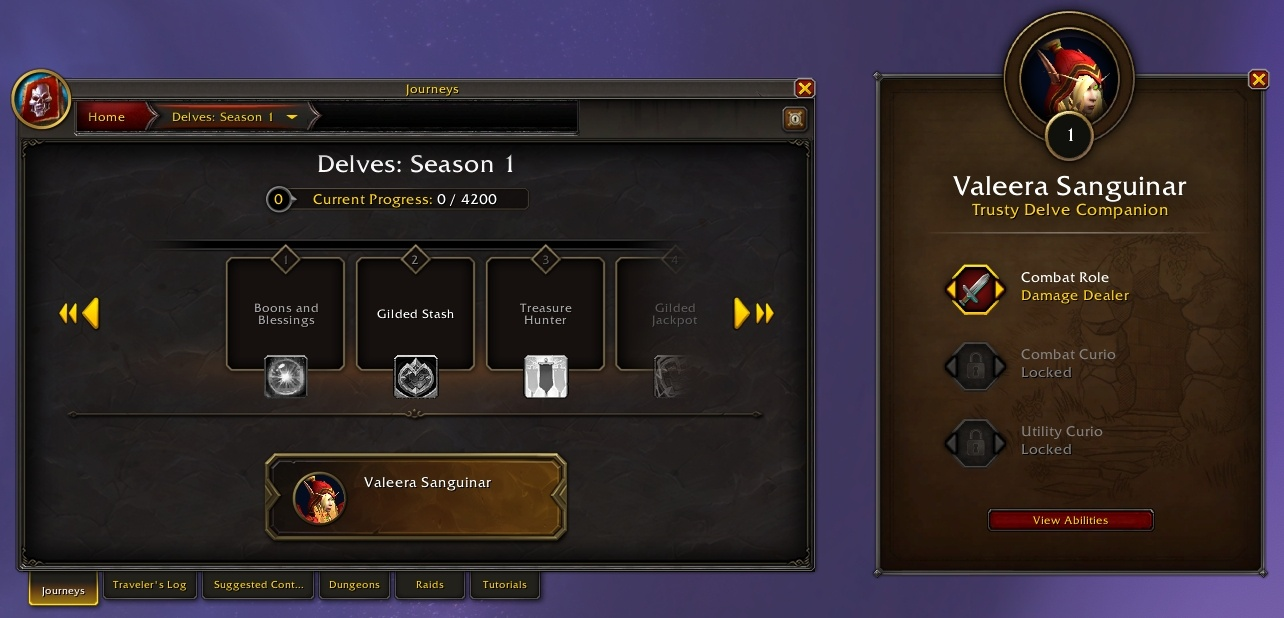Switch to the Traveler's Log tab
Screen dimensions: 1284x618
tap(150, 585)
